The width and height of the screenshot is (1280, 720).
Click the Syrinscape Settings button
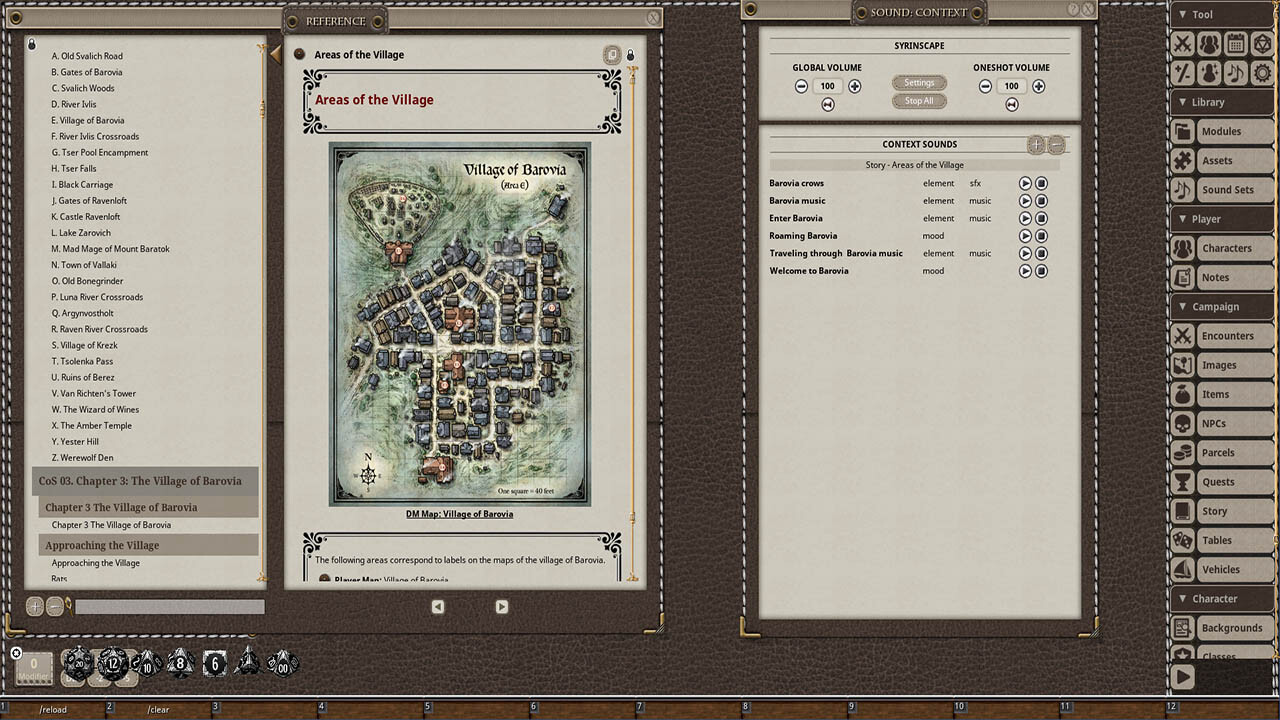tap(918, 83)
